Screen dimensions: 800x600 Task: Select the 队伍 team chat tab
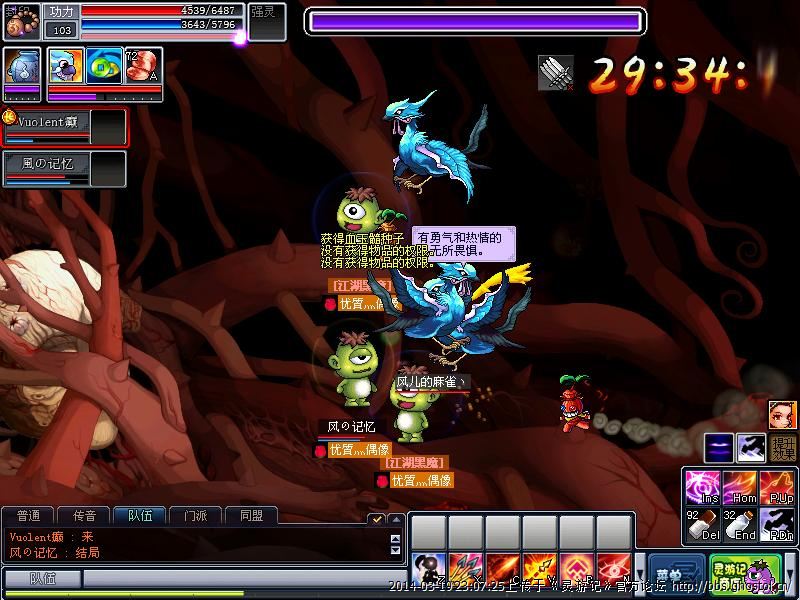139,516
